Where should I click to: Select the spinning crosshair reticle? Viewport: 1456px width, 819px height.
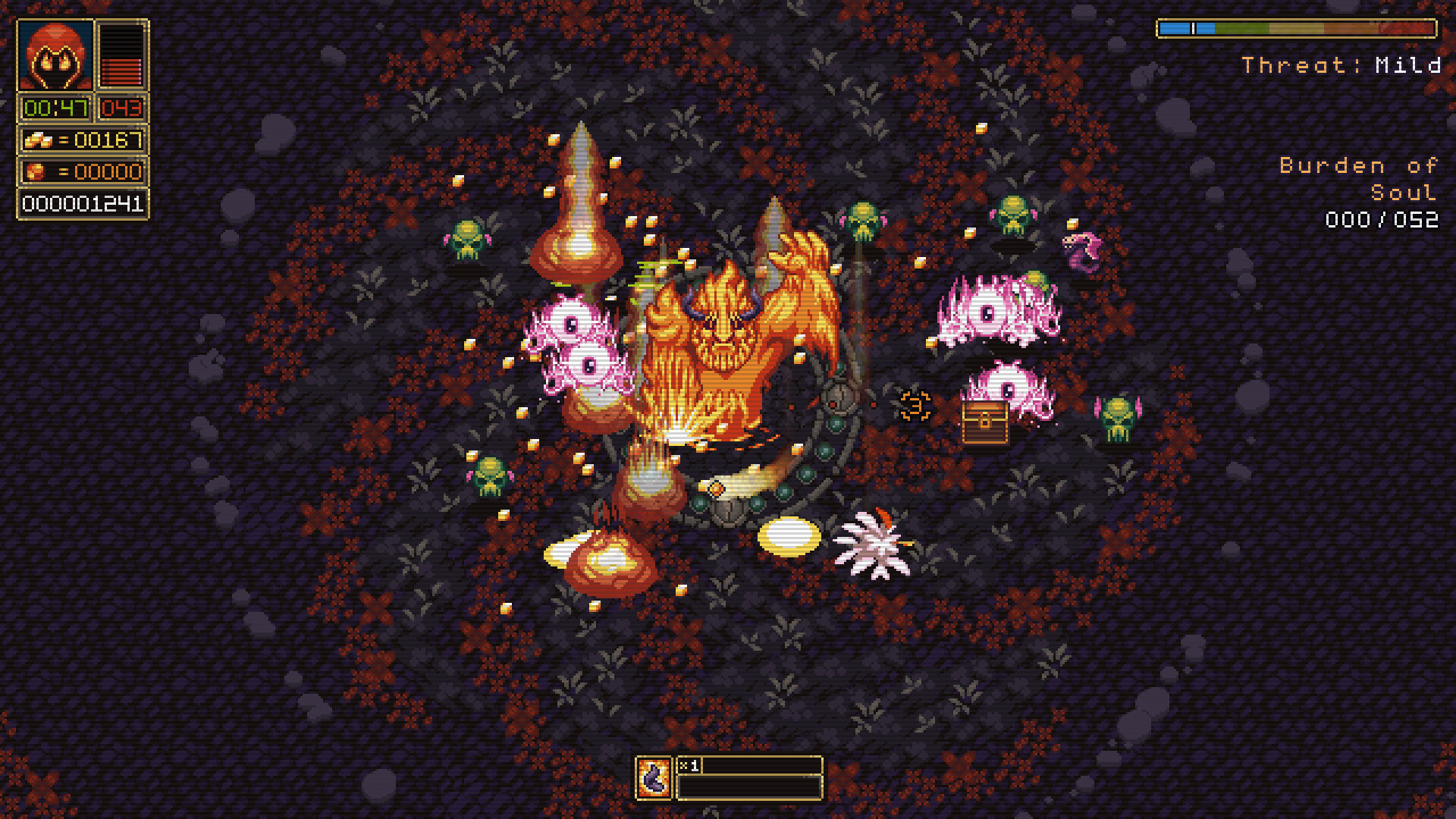click(x=915, y=406)
